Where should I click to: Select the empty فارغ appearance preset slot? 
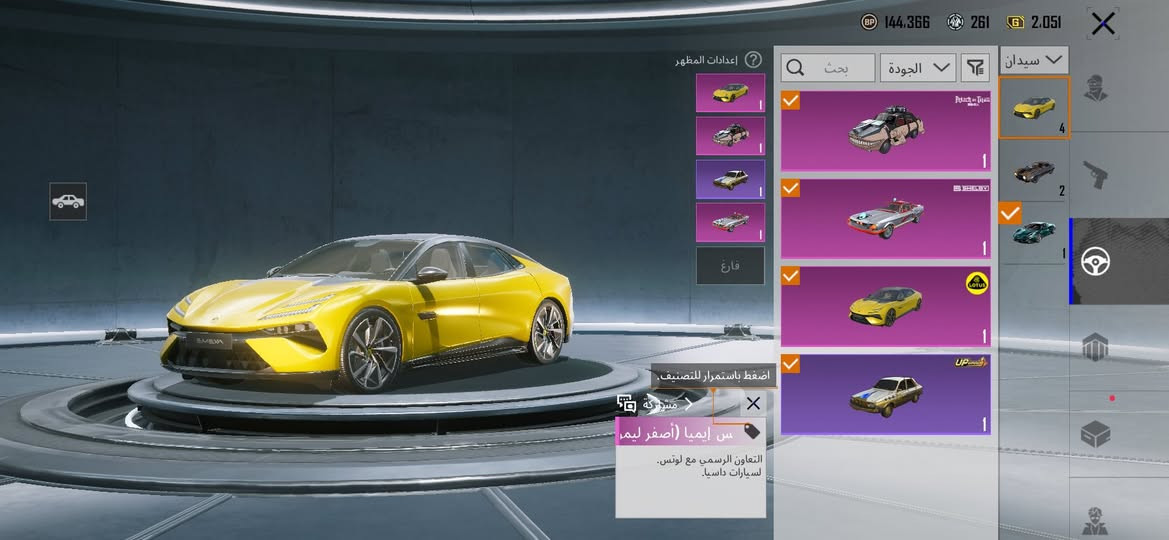(730, 265)
